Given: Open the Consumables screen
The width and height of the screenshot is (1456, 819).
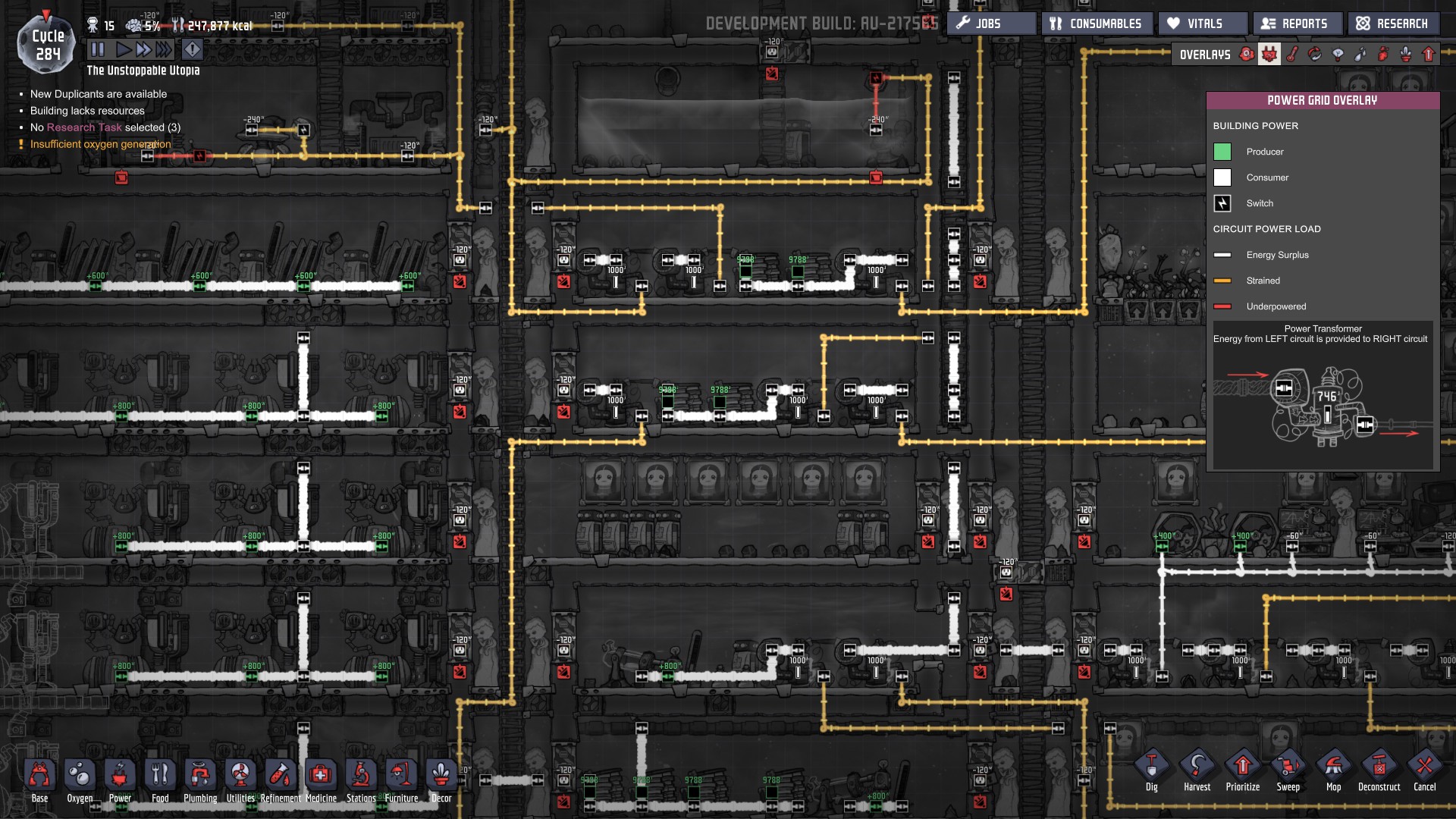Looking at the screenshot, I should pyautogui.click(x=1097, y=24).
